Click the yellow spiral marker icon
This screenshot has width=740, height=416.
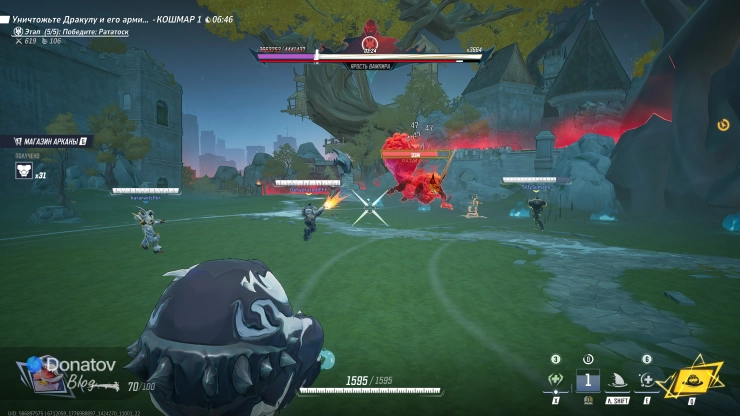click(723, 125)
